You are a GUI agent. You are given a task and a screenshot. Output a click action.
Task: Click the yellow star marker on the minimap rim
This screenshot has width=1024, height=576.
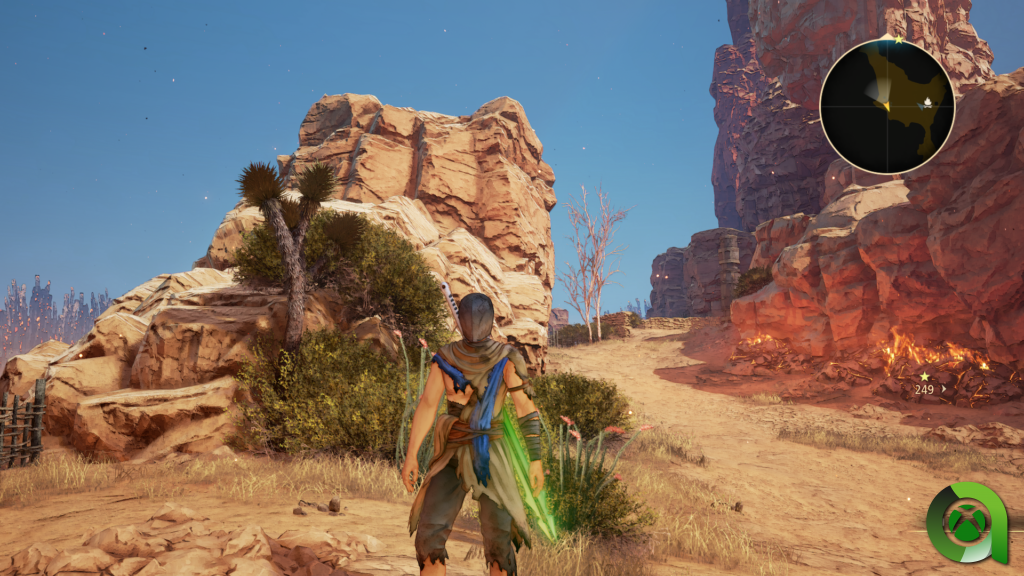898,41
